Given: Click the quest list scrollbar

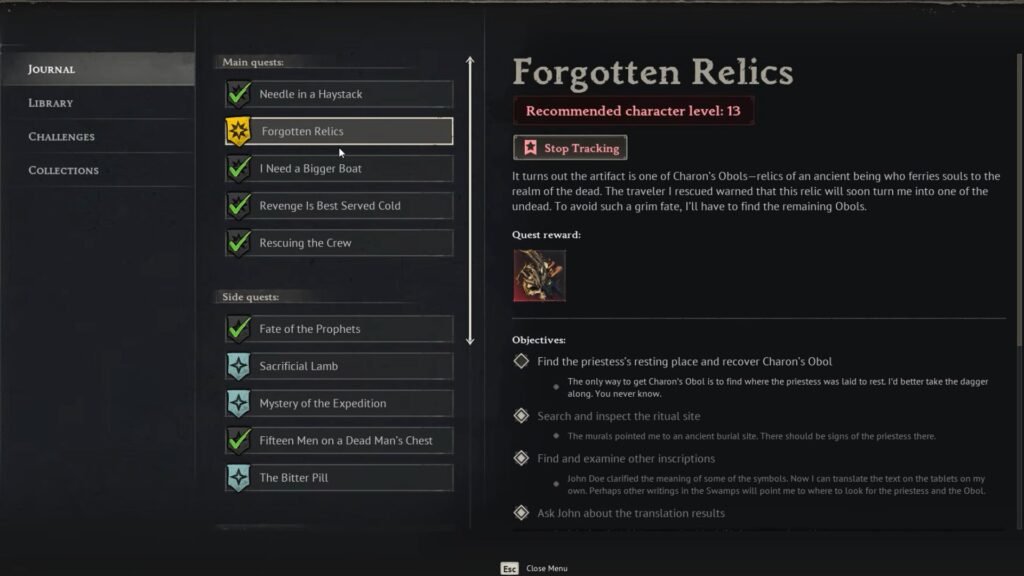Looking at the screenshot, I should [x=470, y=200].
